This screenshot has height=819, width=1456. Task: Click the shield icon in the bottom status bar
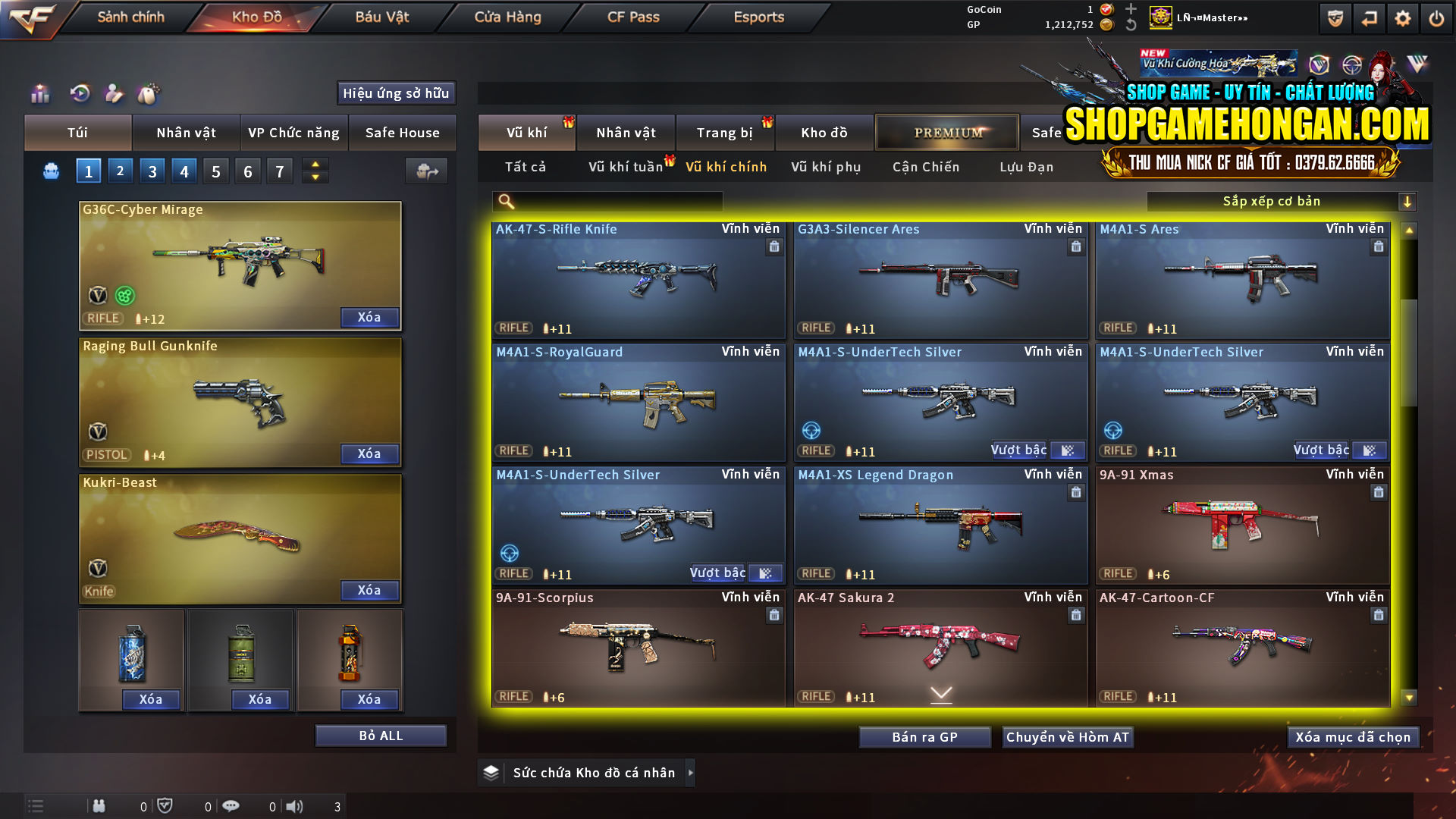coord(166,806)
